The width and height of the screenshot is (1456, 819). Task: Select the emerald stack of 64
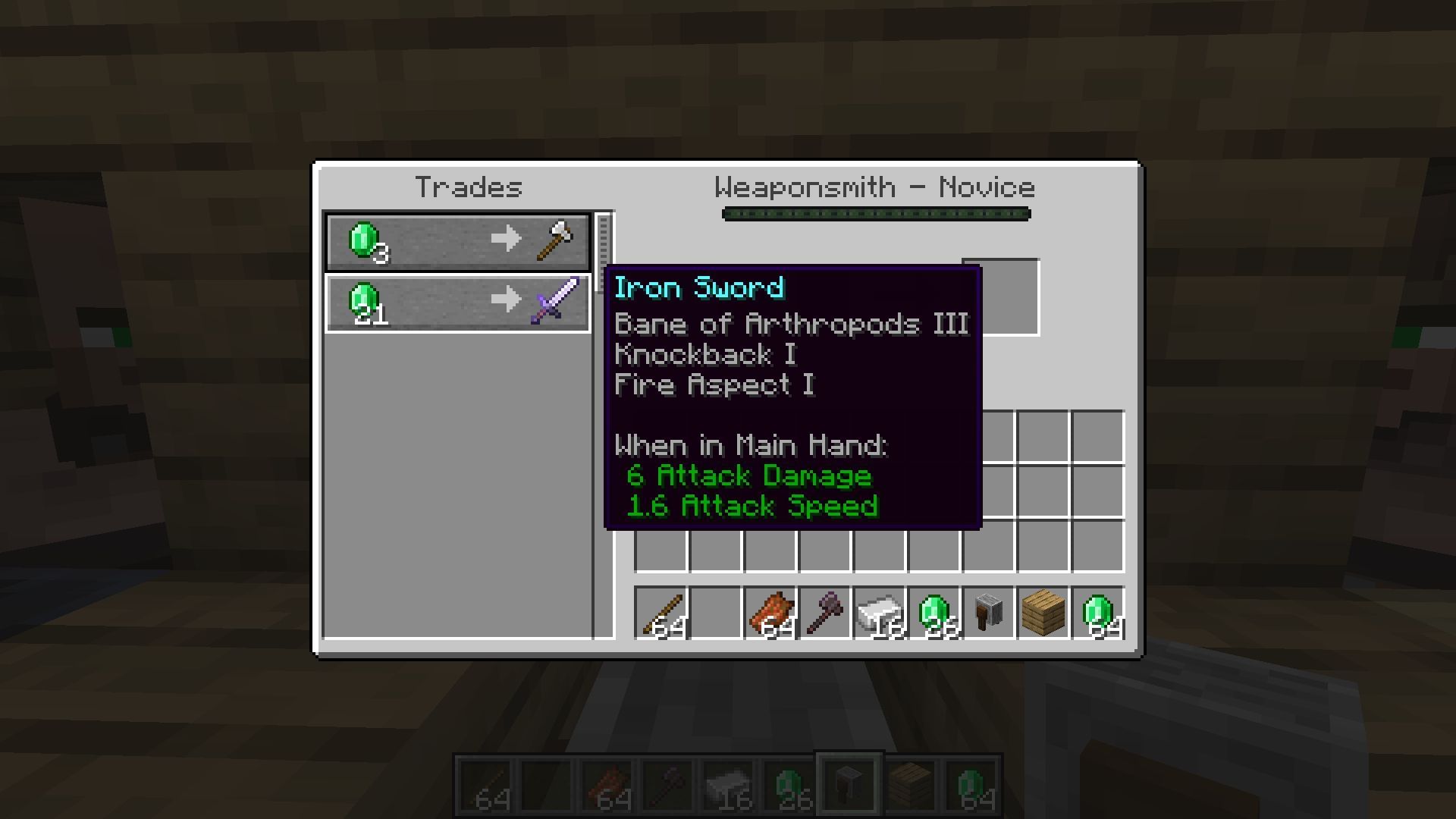click(1097, 613)
